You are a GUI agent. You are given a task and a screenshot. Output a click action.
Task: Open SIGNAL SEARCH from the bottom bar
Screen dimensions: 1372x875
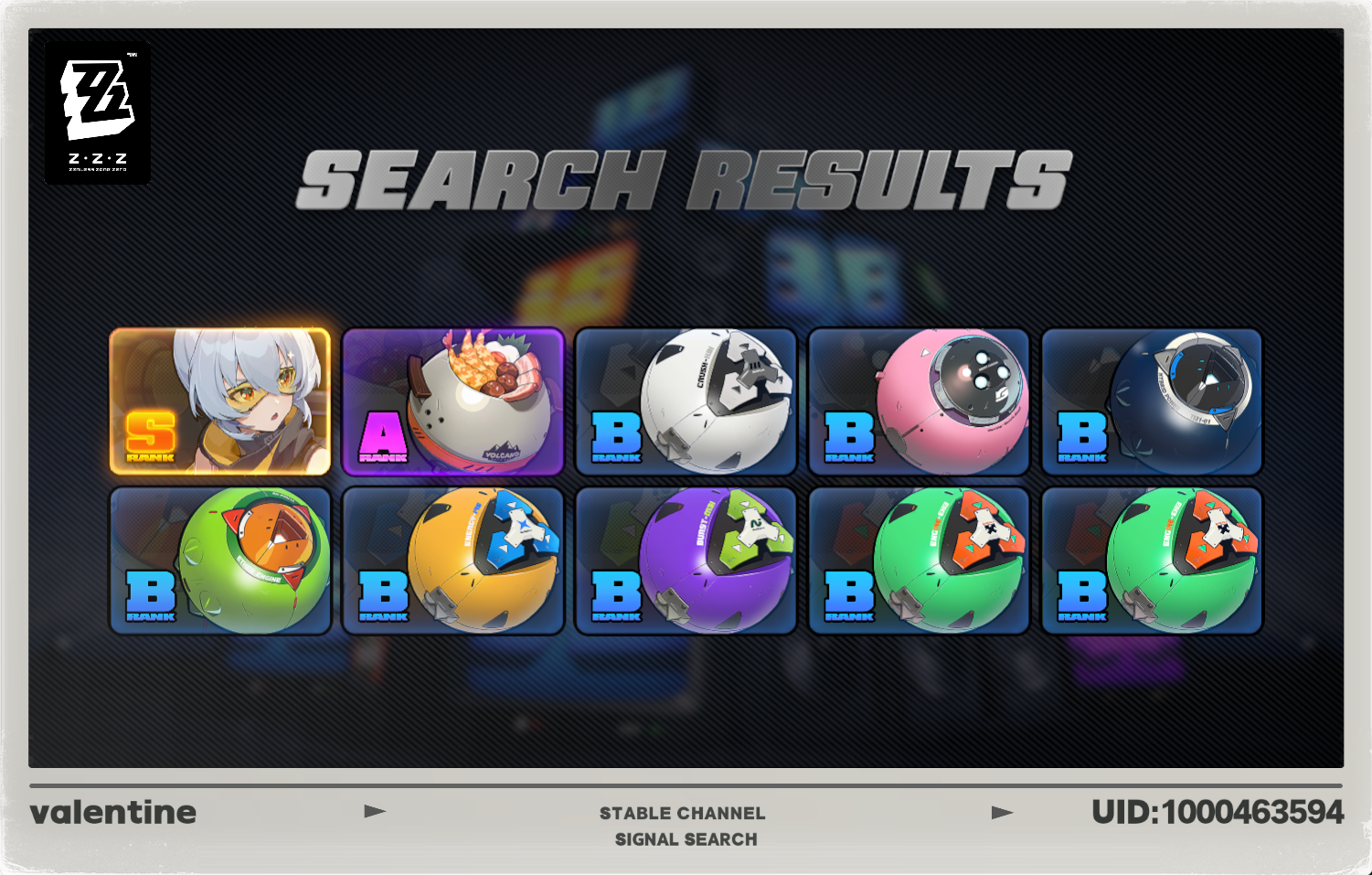(686, 839)
